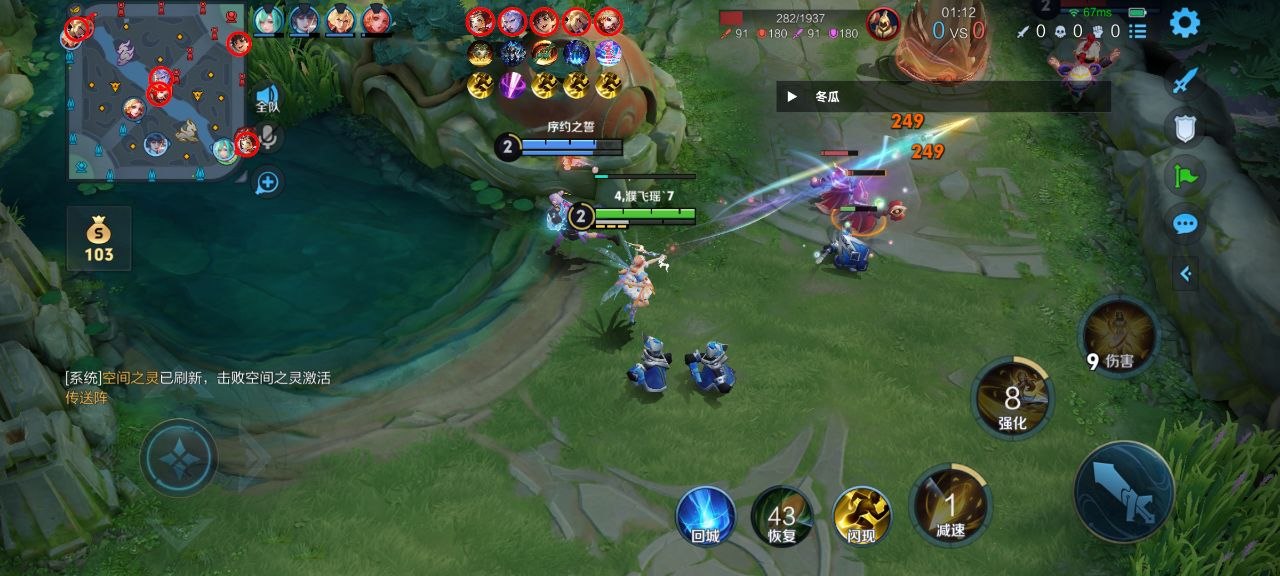Viewport: 1280px width, 576px height.
Task: Click the magnifier plus button beside minimap
Action: tap(267, 182)
